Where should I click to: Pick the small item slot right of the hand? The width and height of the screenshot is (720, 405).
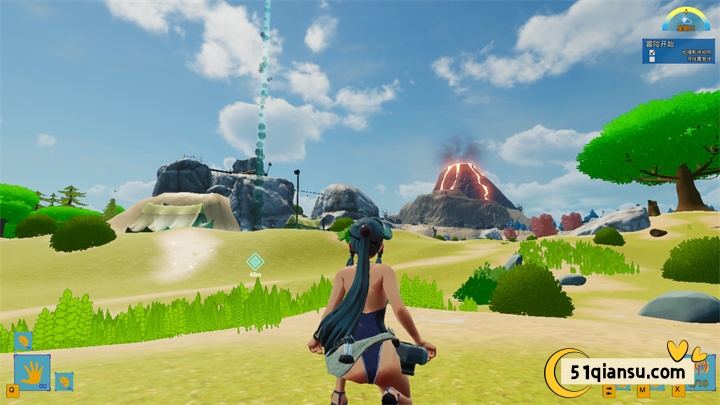(x=63, y=380)
